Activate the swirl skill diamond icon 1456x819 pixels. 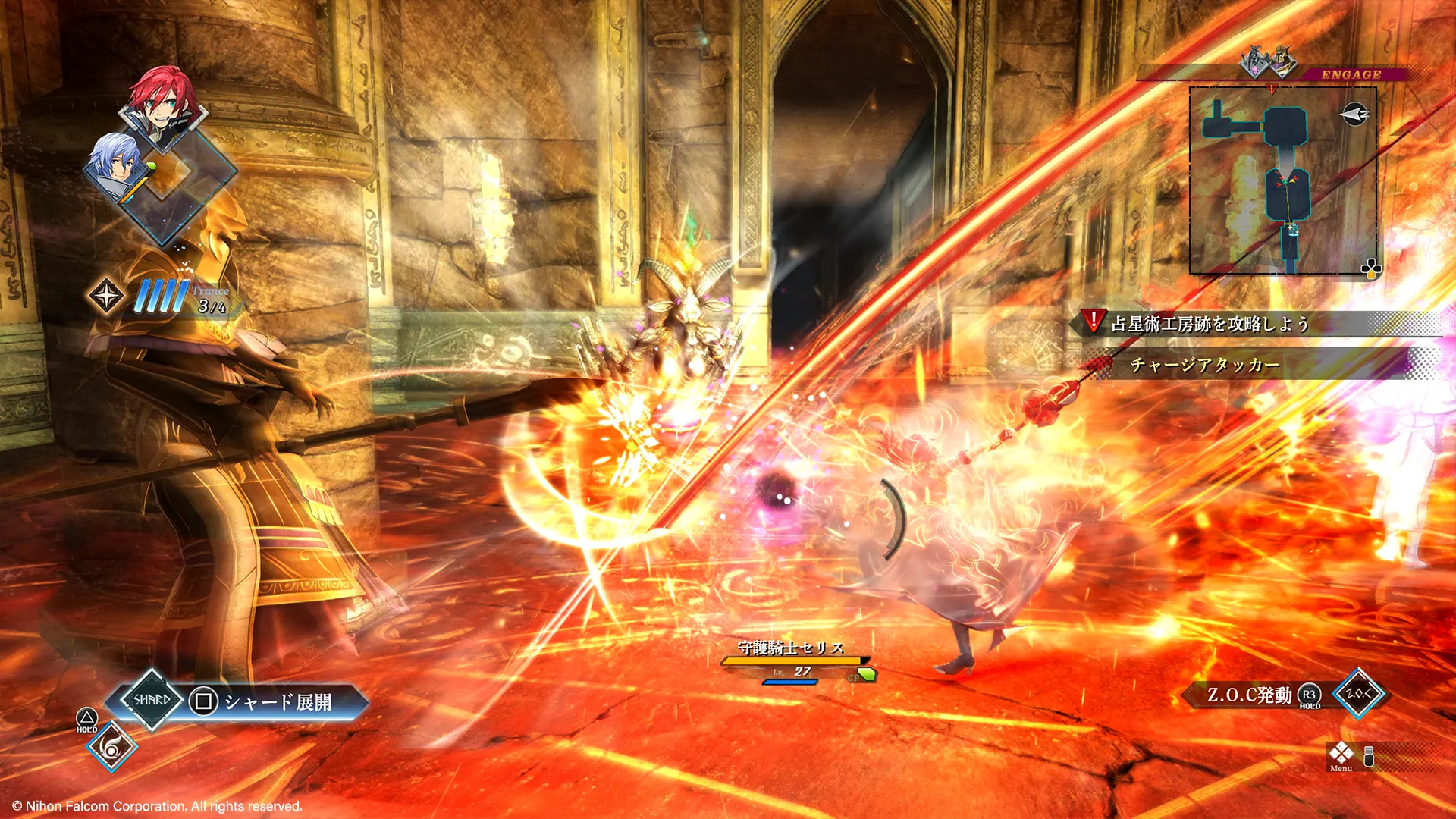click(111, 748)
